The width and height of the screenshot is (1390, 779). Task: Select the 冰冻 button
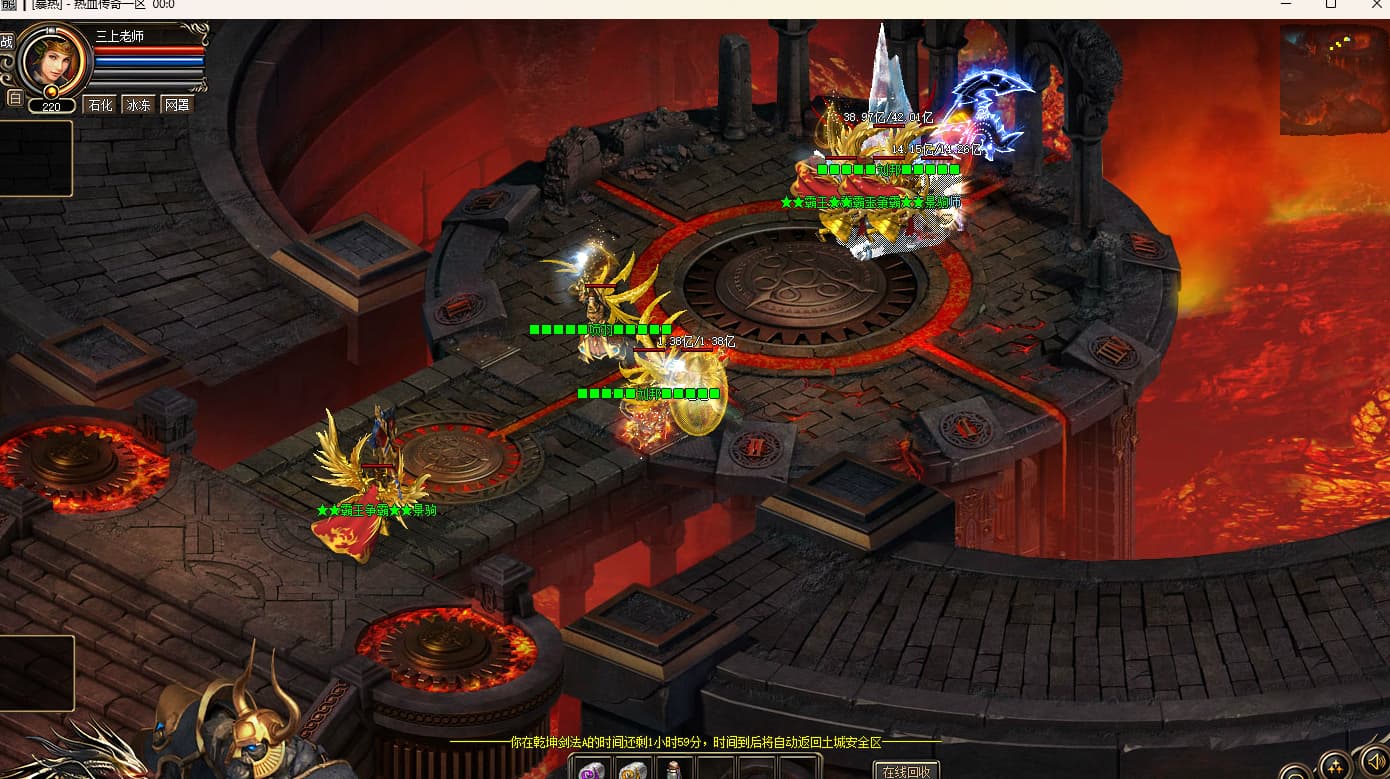(138, 105)
